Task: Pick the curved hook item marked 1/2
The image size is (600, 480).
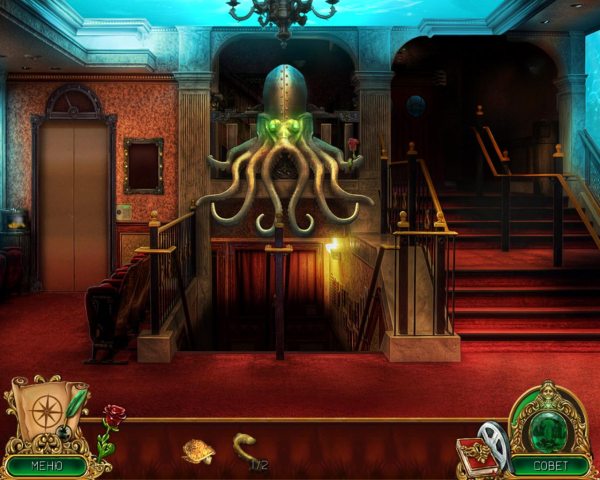Action: tap(244, 444)
